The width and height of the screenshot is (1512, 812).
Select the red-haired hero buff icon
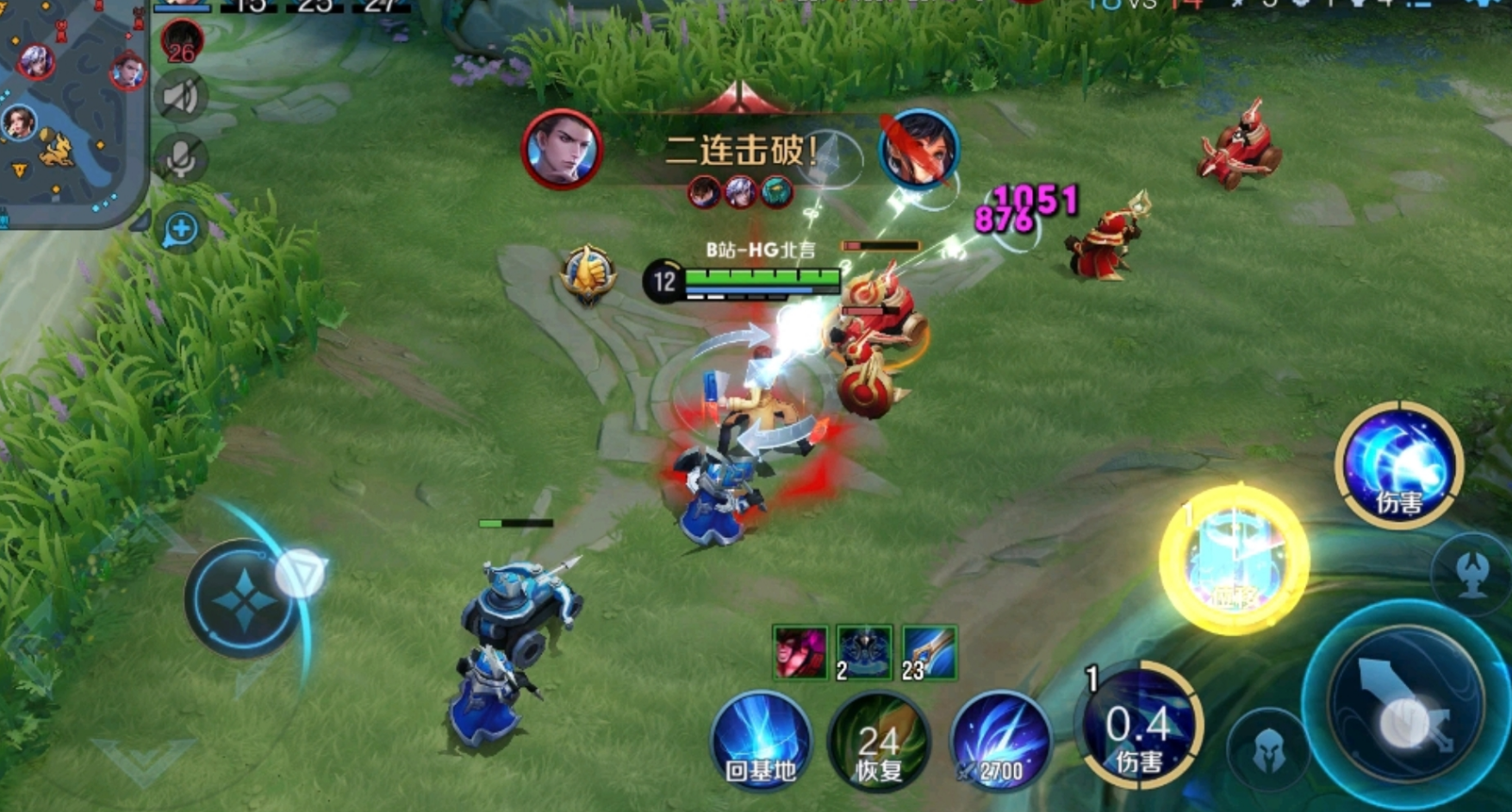coord(800,652)
